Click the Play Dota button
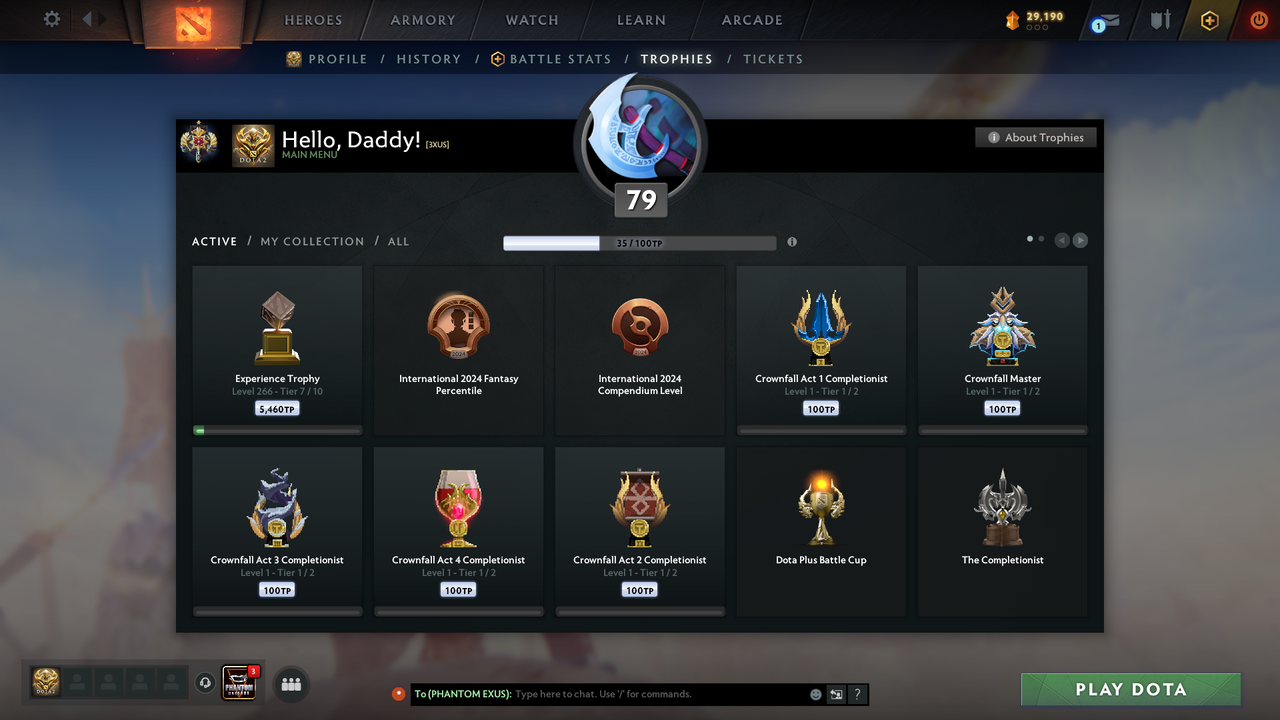This screenshot has height=720, width=1280. coord(1130,689)
